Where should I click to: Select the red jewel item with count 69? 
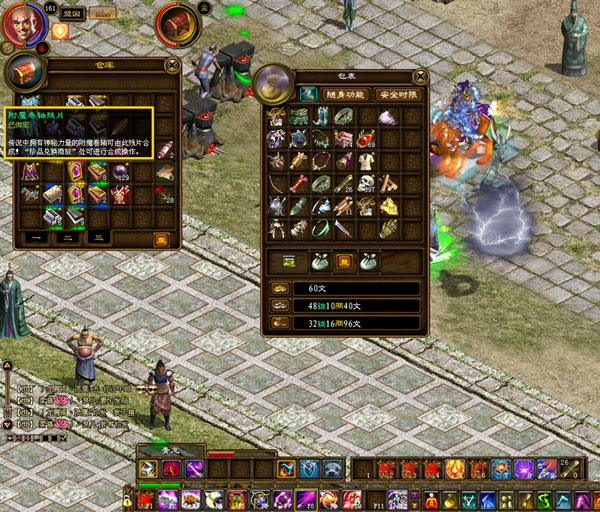365,139
